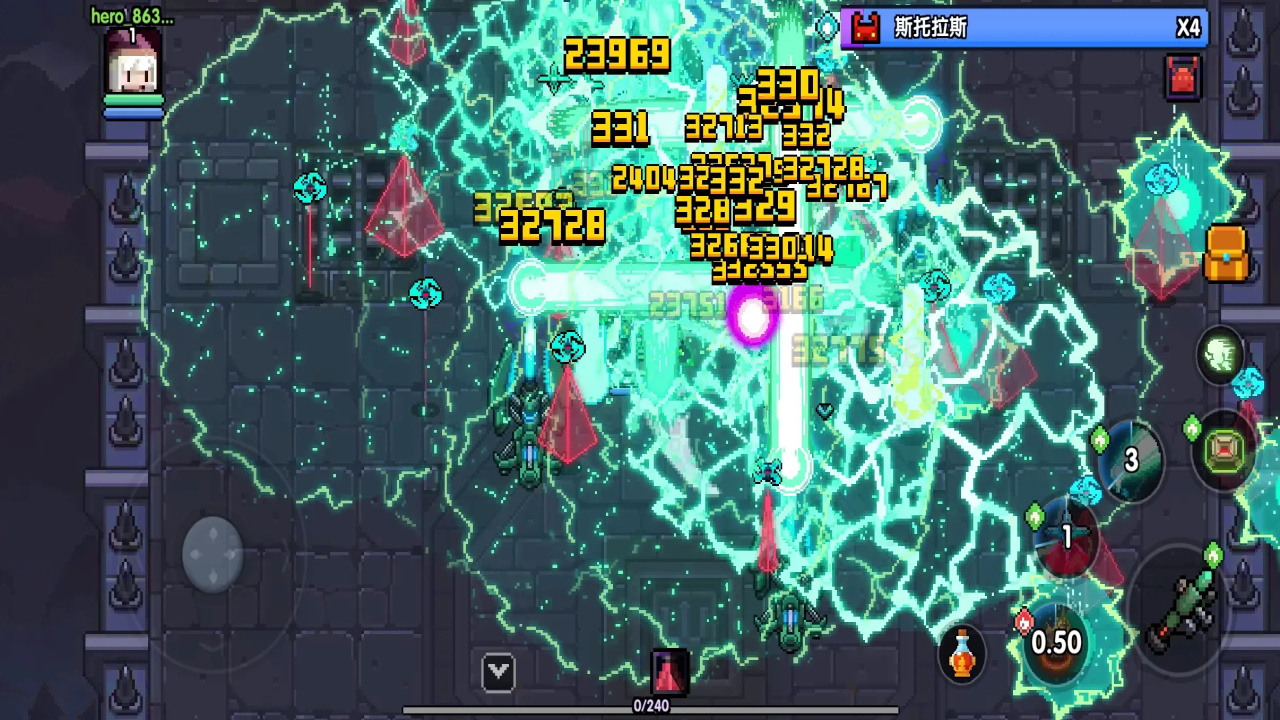This screenshot has height=720, width=1280.
Task: Tap the skill icon showing 3 charges
Action: pyautogui.click(x=1130, y=460)
